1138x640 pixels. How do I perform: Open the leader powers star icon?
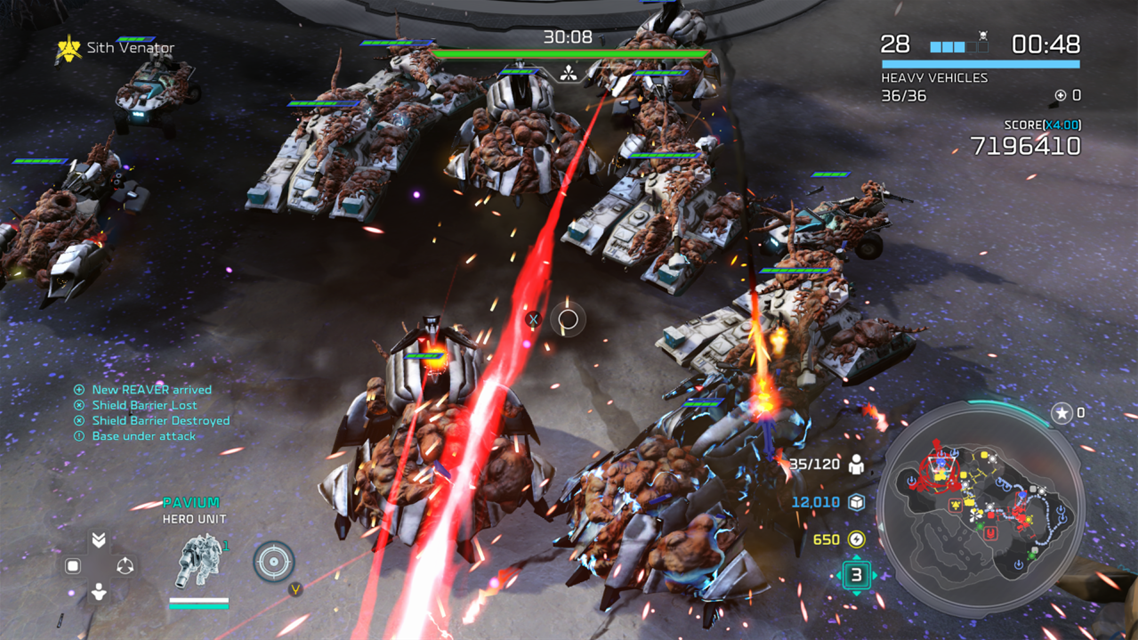tap(1062, 412)
